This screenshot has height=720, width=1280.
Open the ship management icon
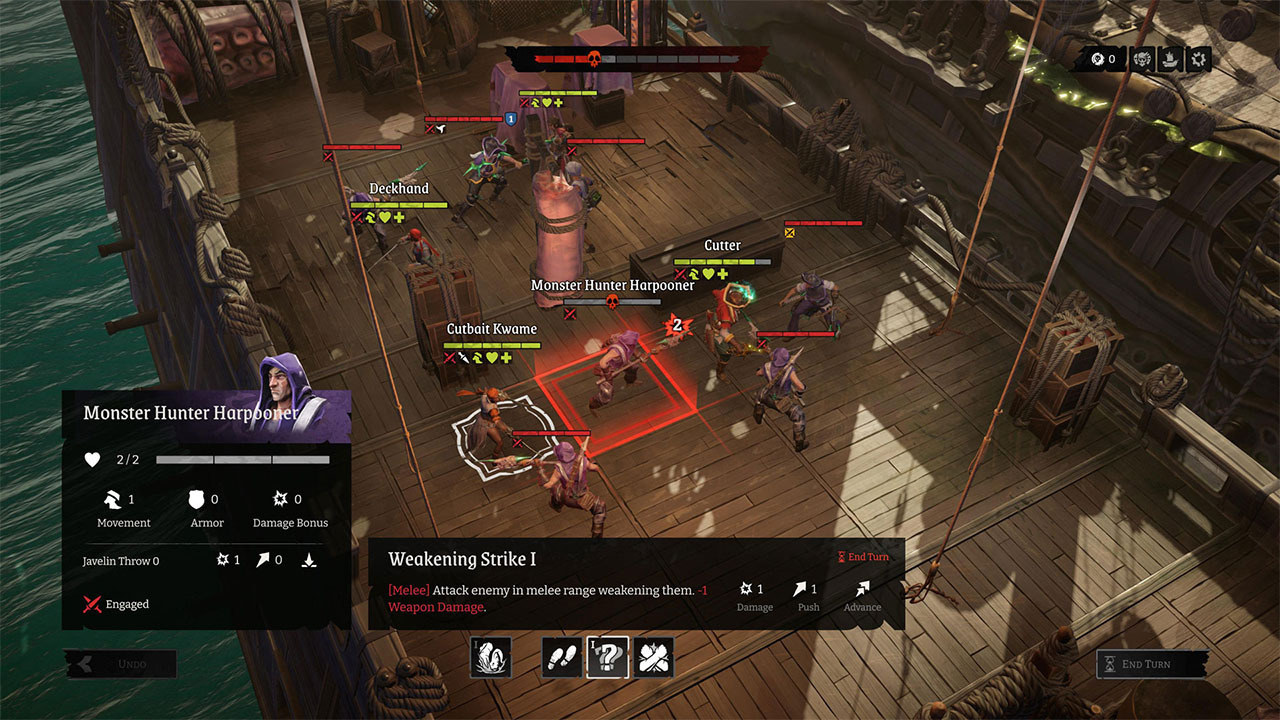[x=1169, y=59]
